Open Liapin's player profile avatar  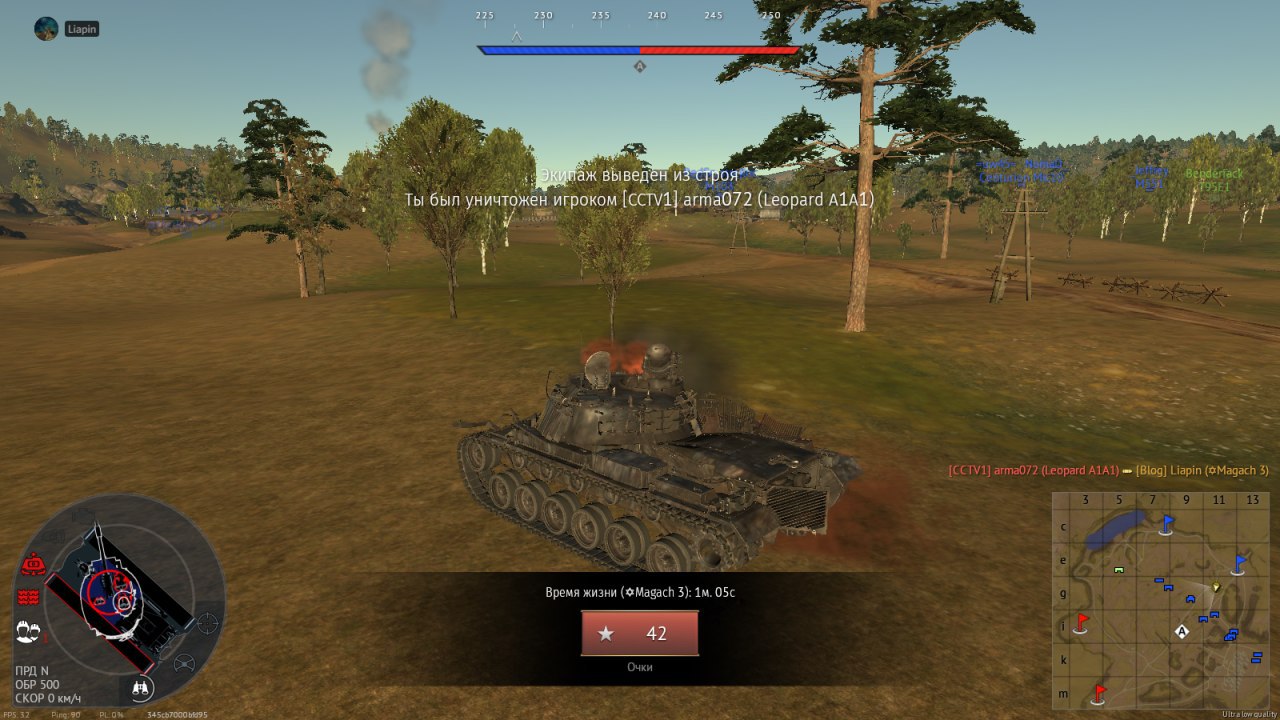pyautogui.click(x=46, y=29)
